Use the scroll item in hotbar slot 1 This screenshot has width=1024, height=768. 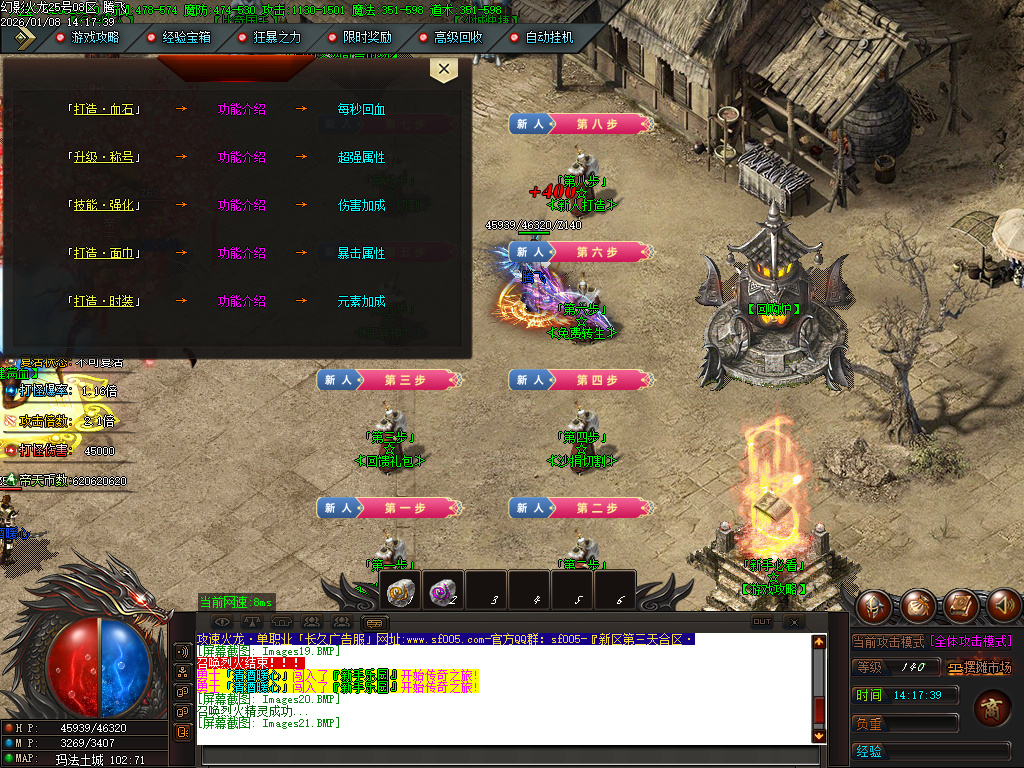click(x=400, y=592)
